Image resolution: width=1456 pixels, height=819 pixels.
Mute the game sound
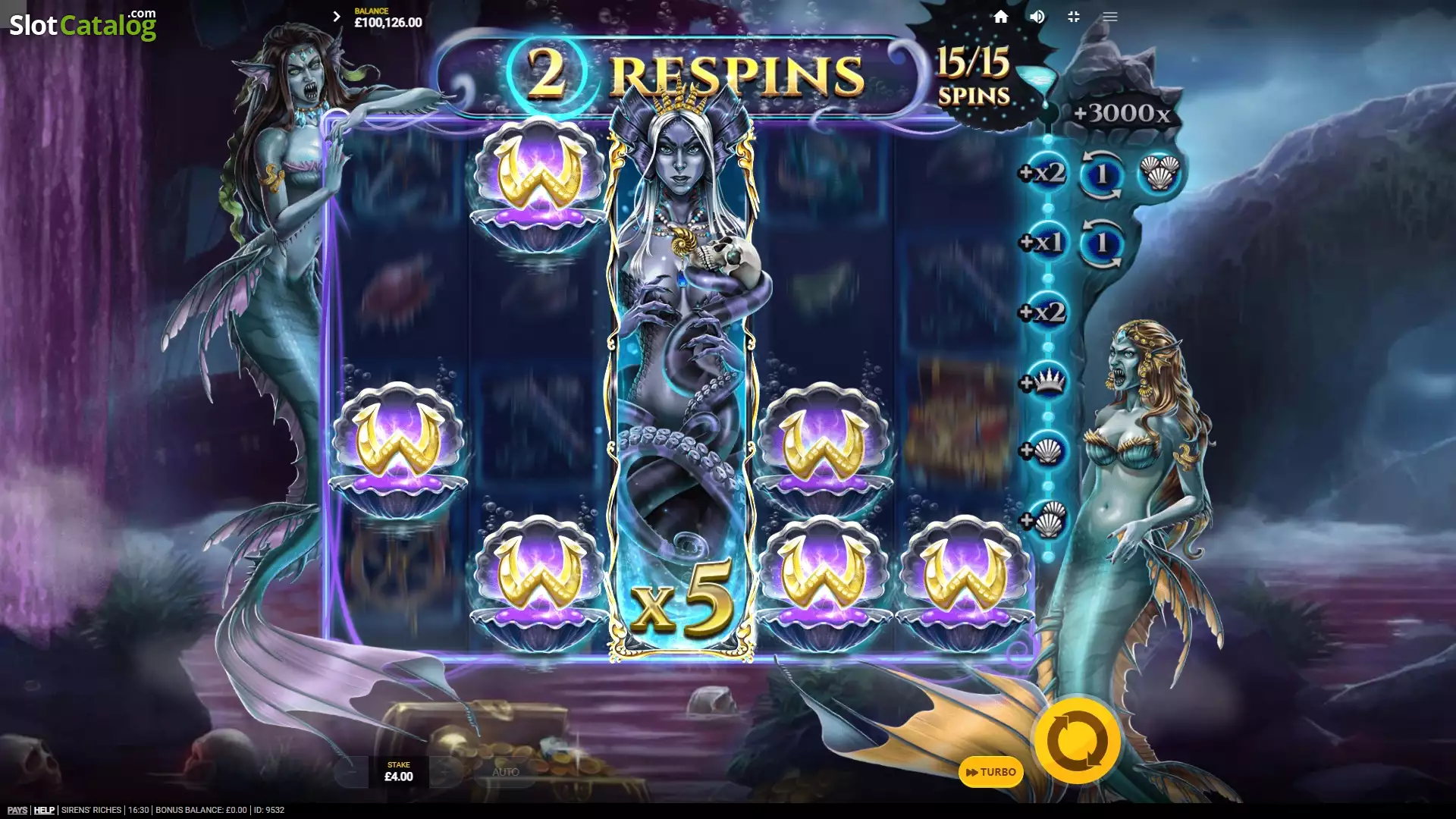1037,17
